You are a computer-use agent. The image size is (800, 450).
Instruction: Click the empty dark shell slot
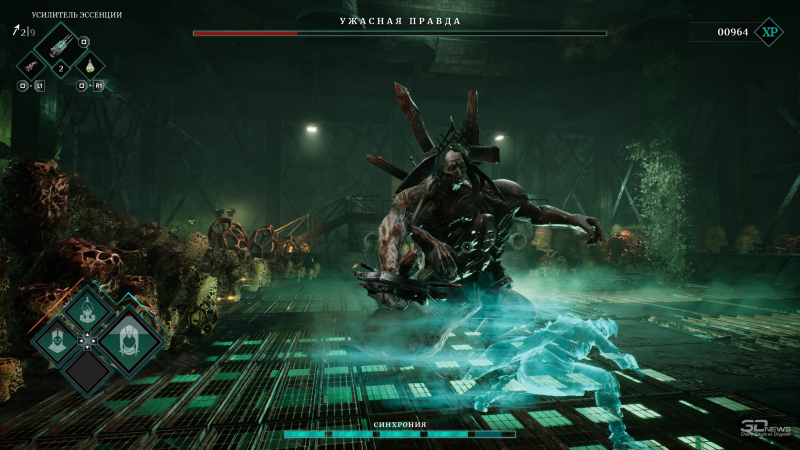(89, 373)
